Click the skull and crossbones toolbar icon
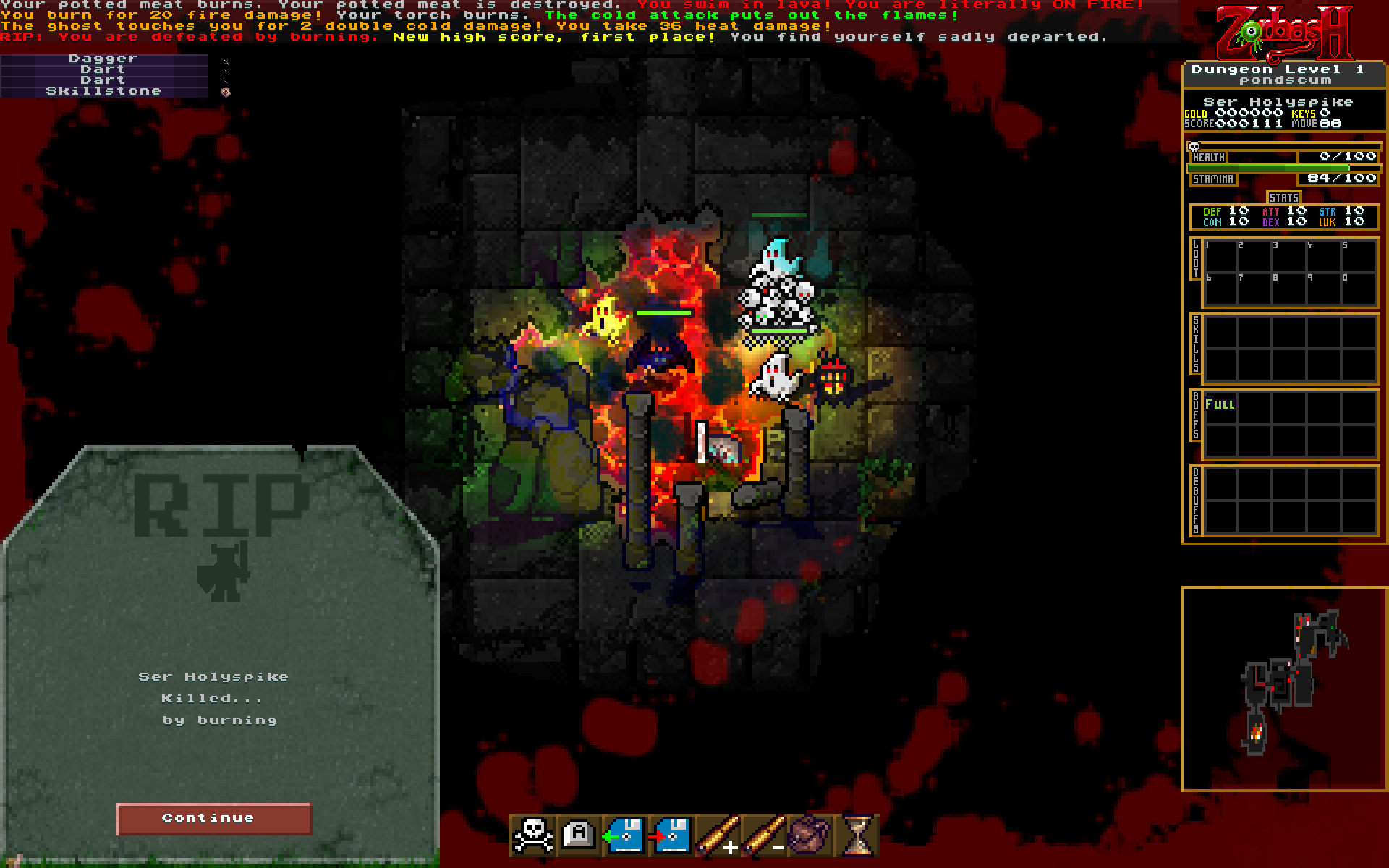1389x868 pixels. (533, 836)
